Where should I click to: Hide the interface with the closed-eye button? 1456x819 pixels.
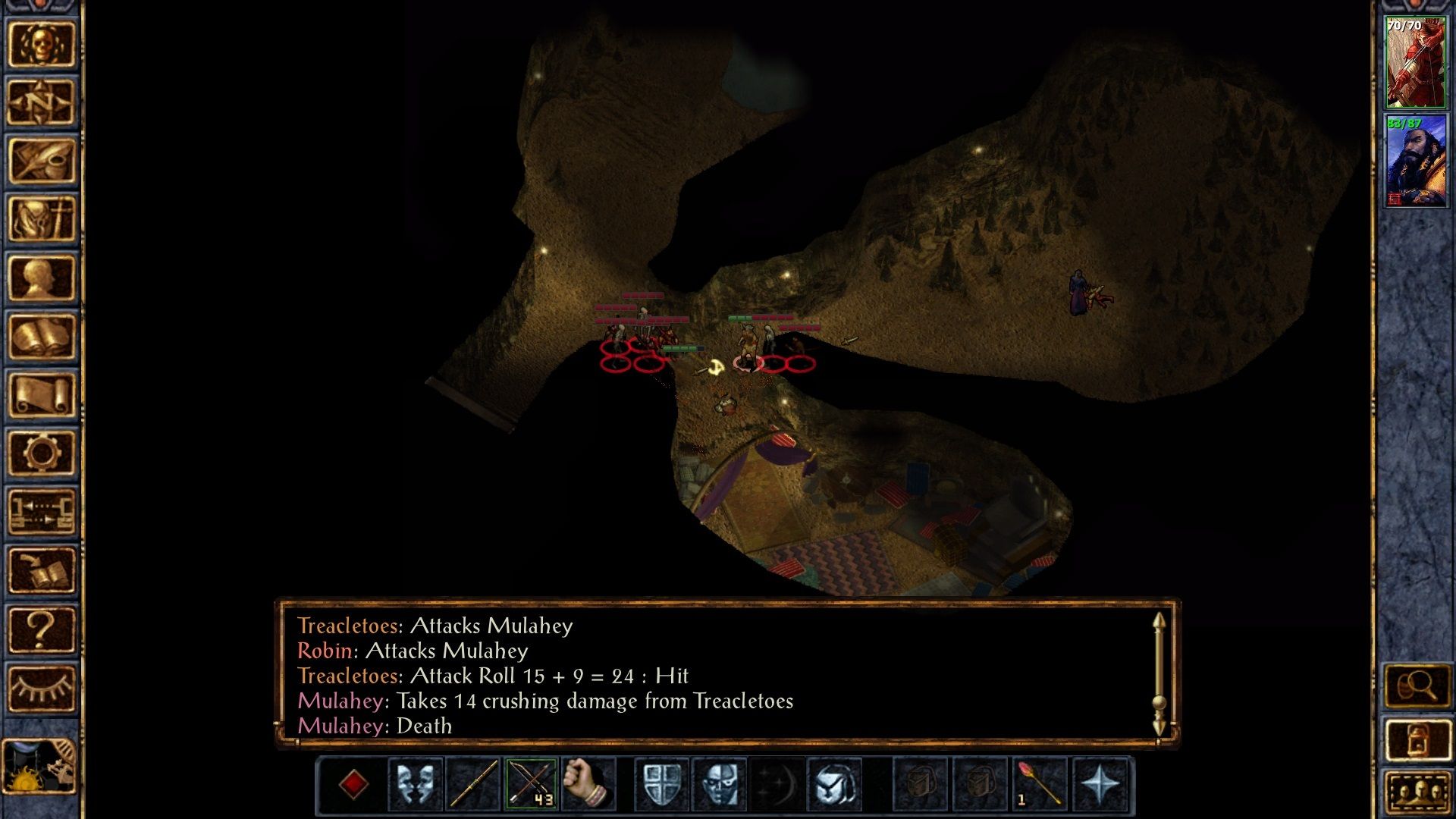tap(42, 688)
